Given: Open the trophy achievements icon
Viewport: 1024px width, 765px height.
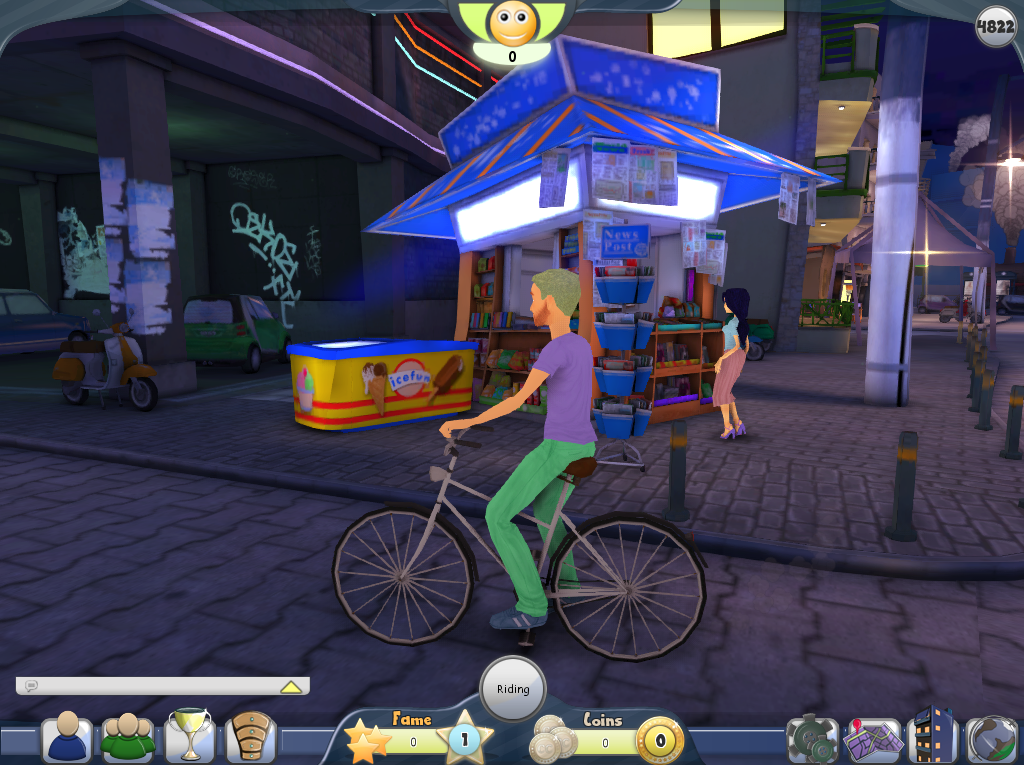Looking at the screenshot, I should coord(189,736).
